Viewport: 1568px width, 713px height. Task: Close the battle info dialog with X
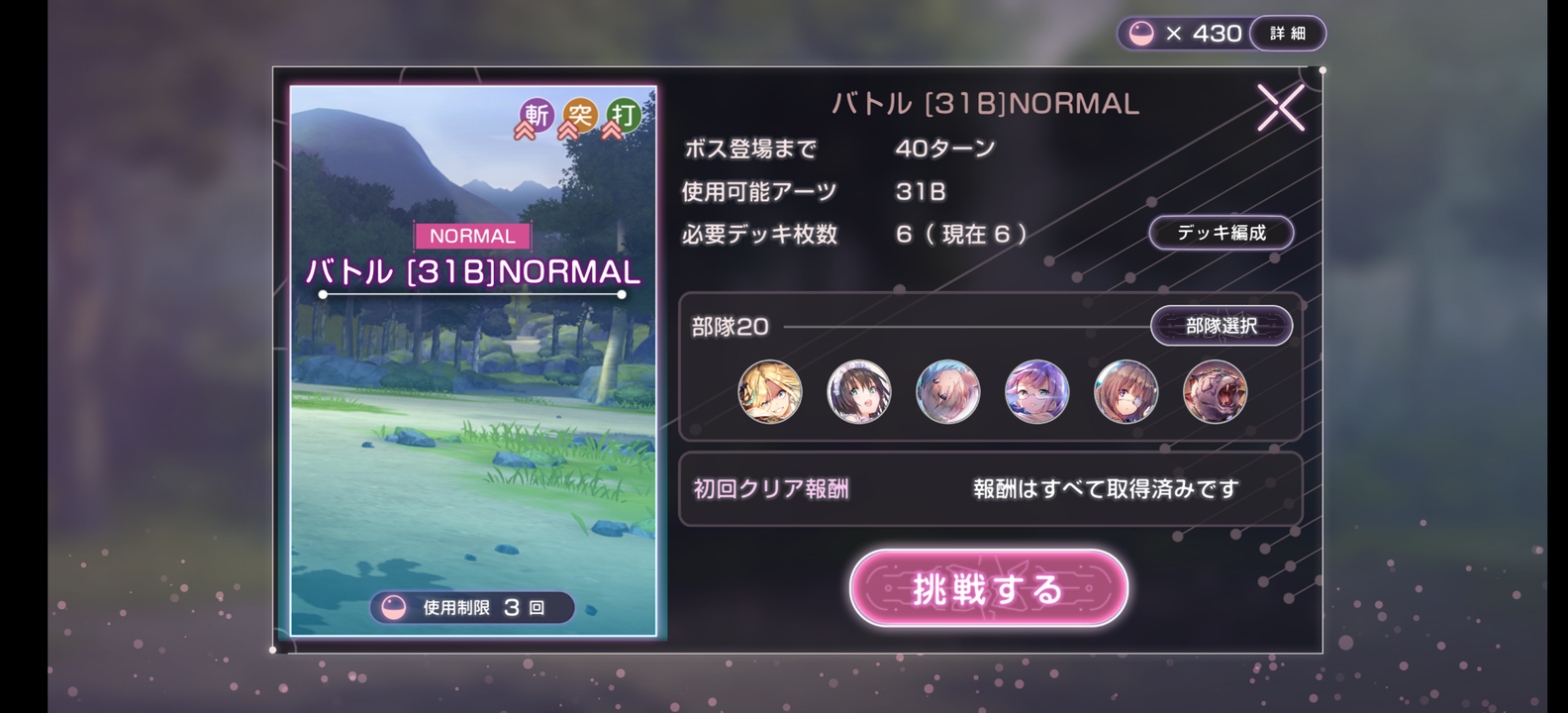[x=1282, y=107]
